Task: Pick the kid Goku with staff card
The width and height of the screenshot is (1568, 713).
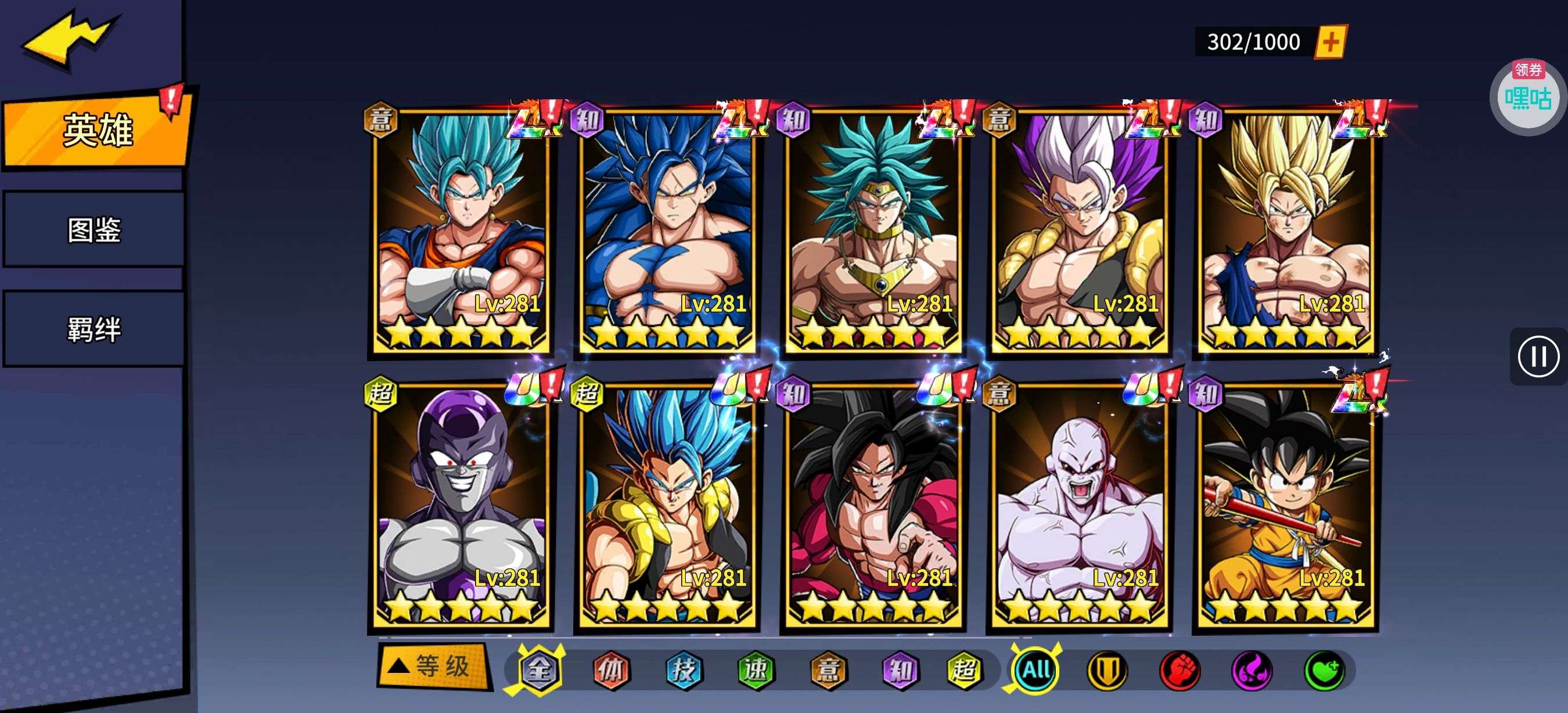Action: [1285, 506]
